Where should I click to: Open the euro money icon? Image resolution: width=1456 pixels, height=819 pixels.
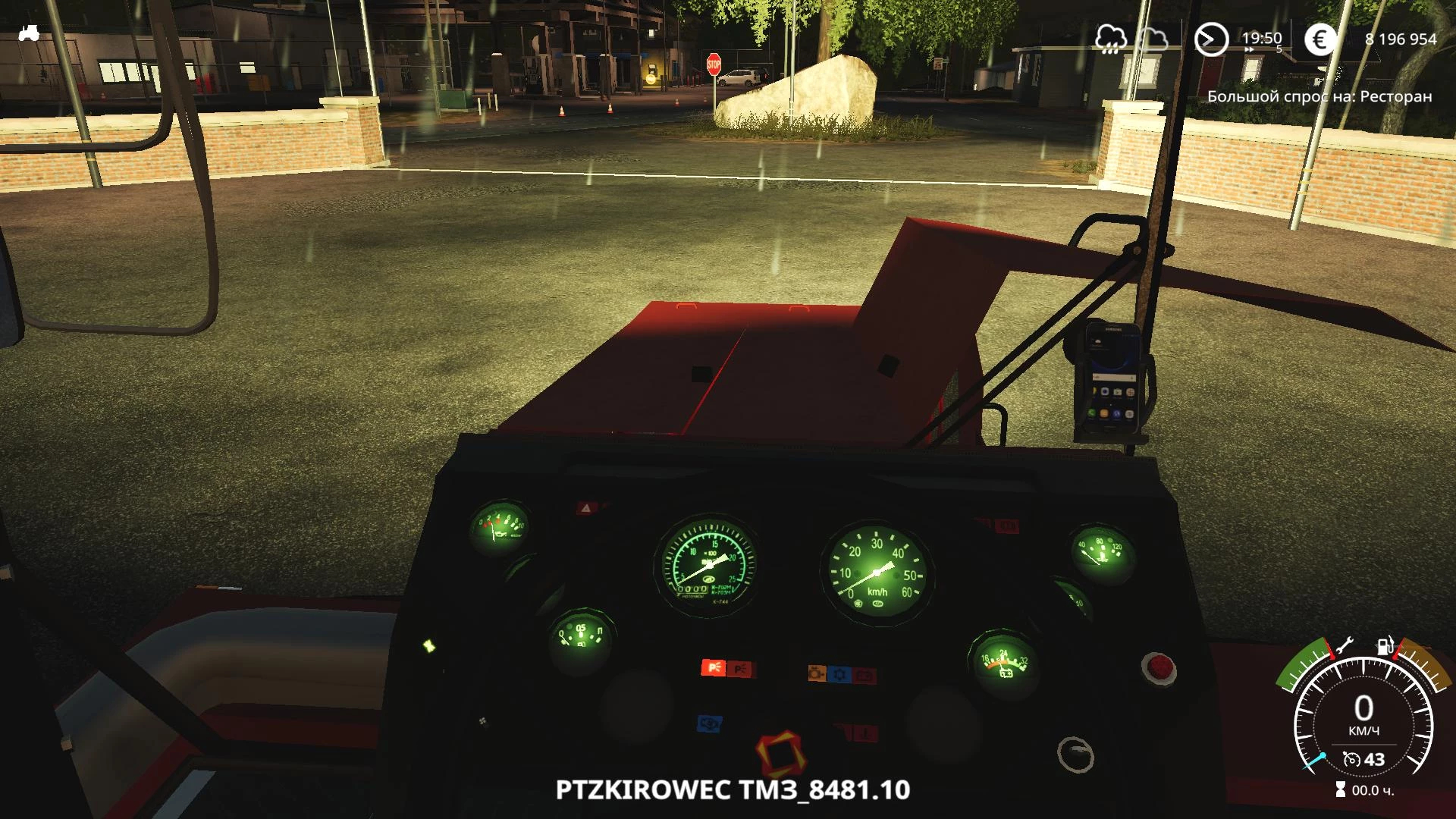click(1320, 39)
